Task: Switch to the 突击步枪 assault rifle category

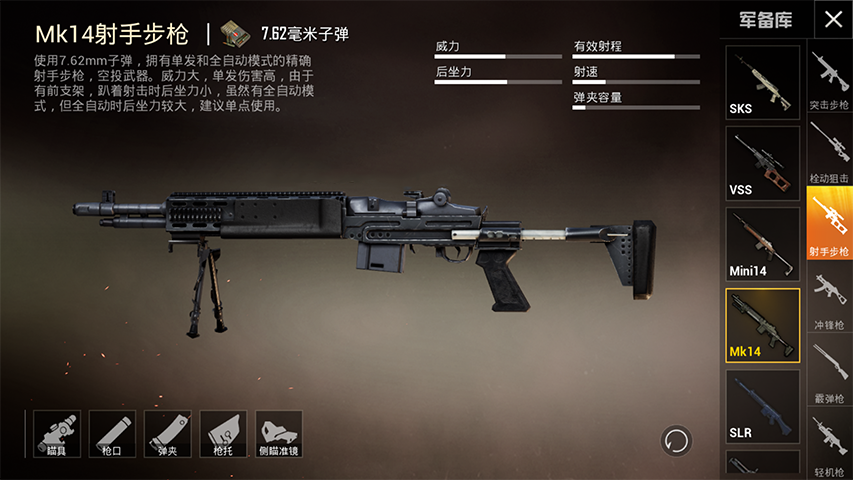Action: [x=828, y=81]
